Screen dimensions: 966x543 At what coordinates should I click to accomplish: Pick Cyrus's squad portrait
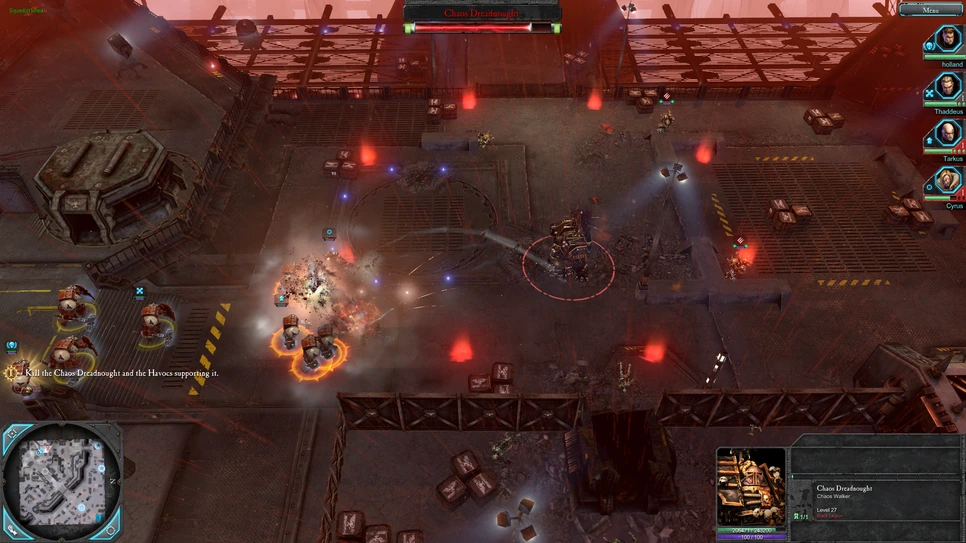pos(947,181)
